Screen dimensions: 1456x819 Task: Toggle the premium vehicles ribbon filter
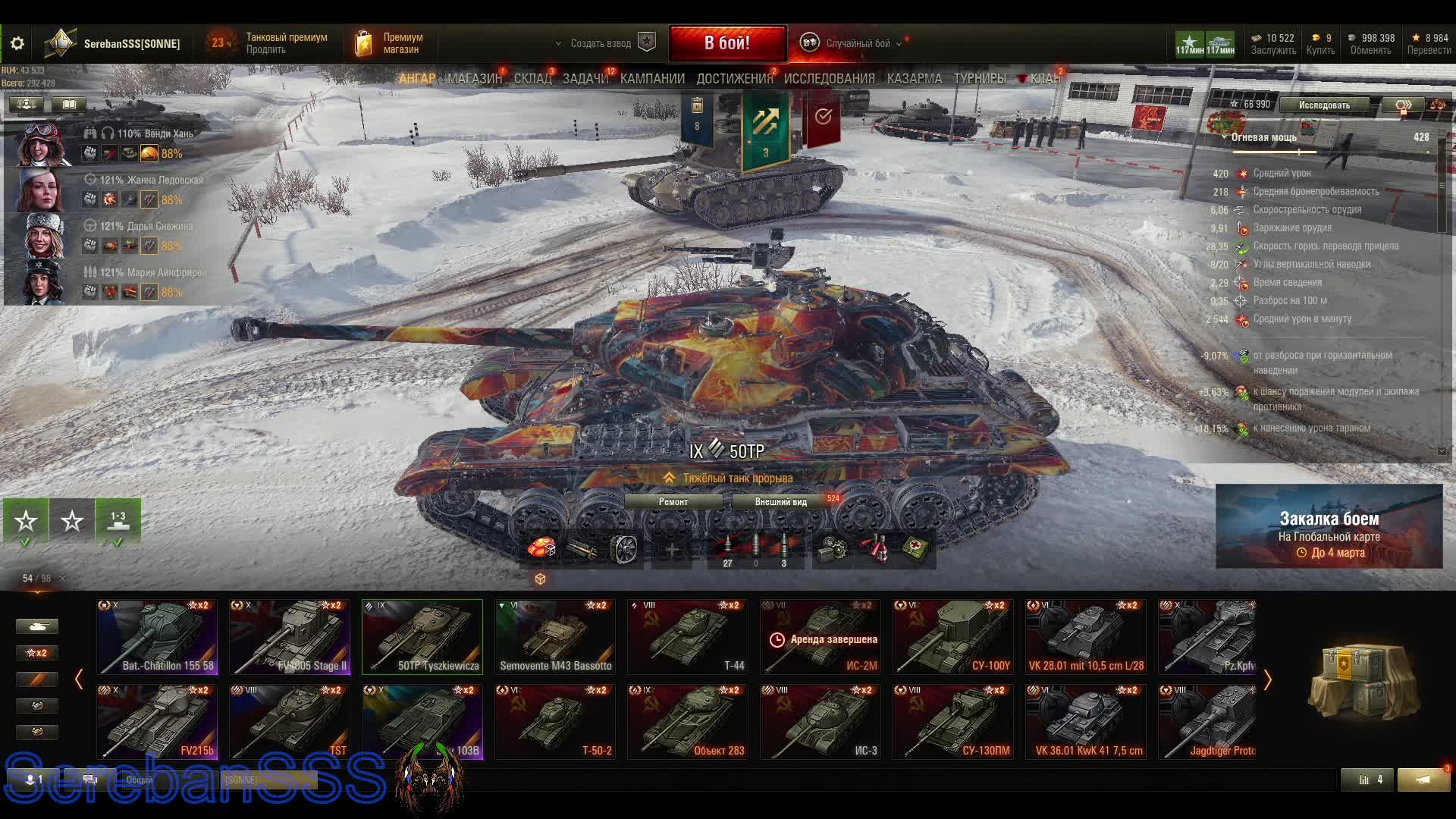[36, 680]
